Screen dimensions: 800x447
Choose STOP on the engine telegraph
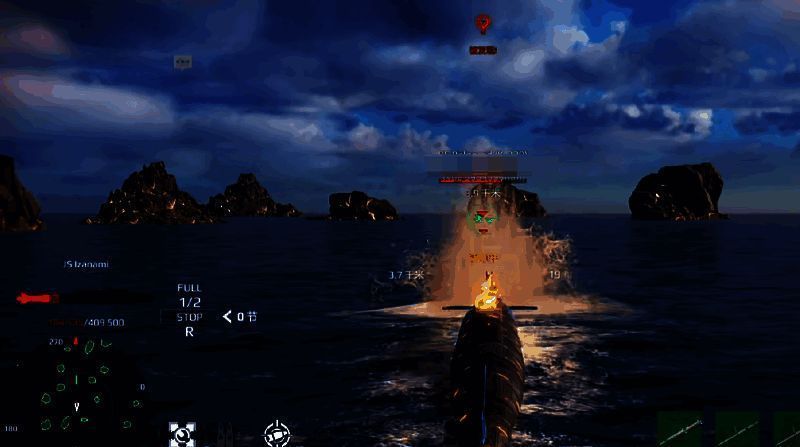point(189,317)
